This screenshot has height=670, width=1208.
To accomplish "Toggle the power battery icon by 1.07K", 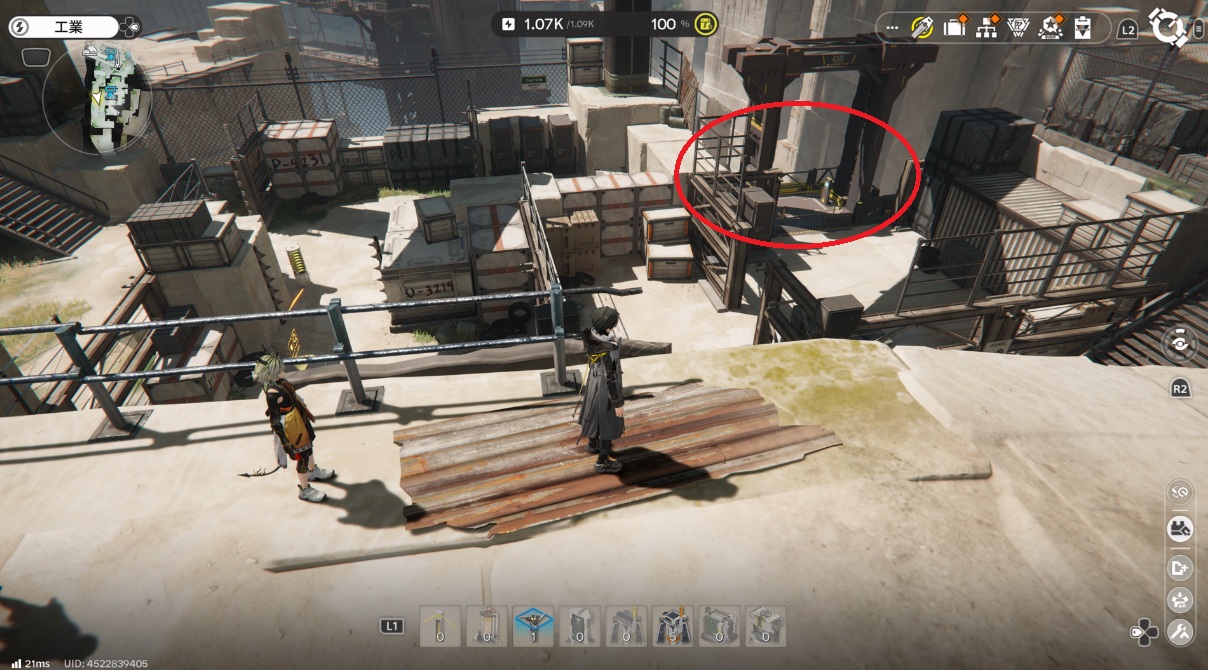I will point(508,24).
